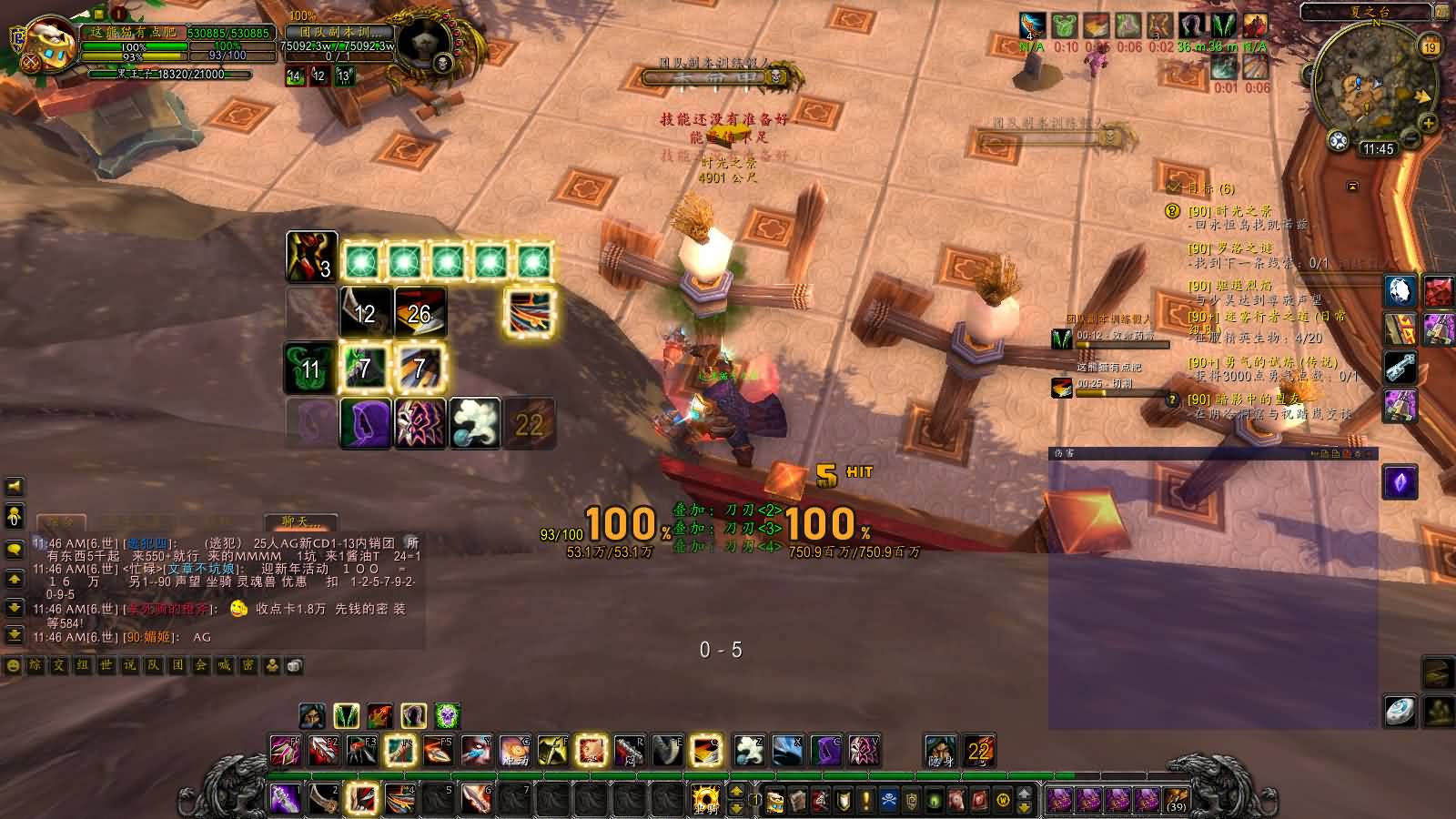Select the 世 world channel button
Viewport: 1456px width, 819px height.
pyautogui.click(x=106, y=666)
